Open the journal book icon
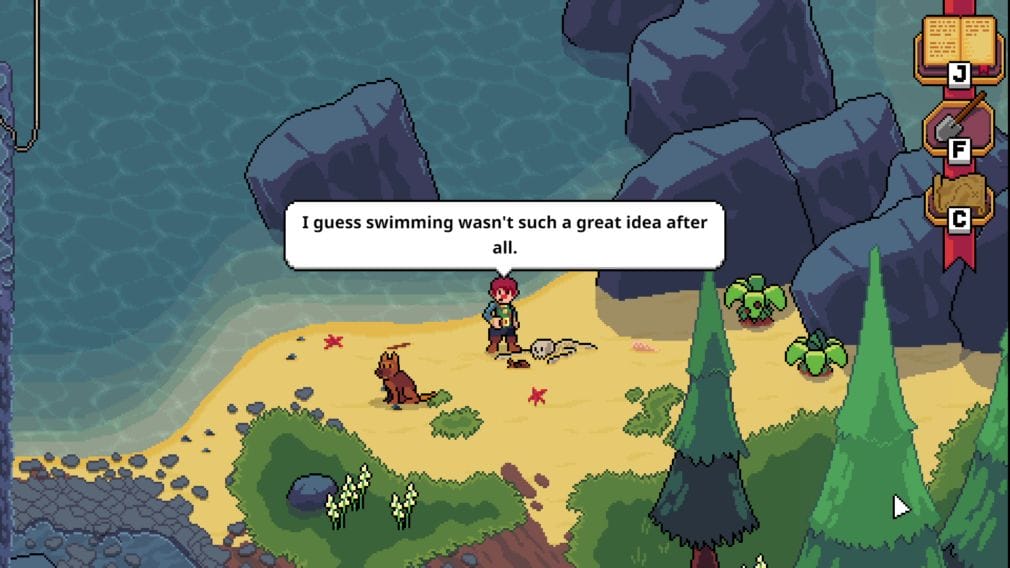This screenshot has width=1010, height=568. (x=958, y=44)
